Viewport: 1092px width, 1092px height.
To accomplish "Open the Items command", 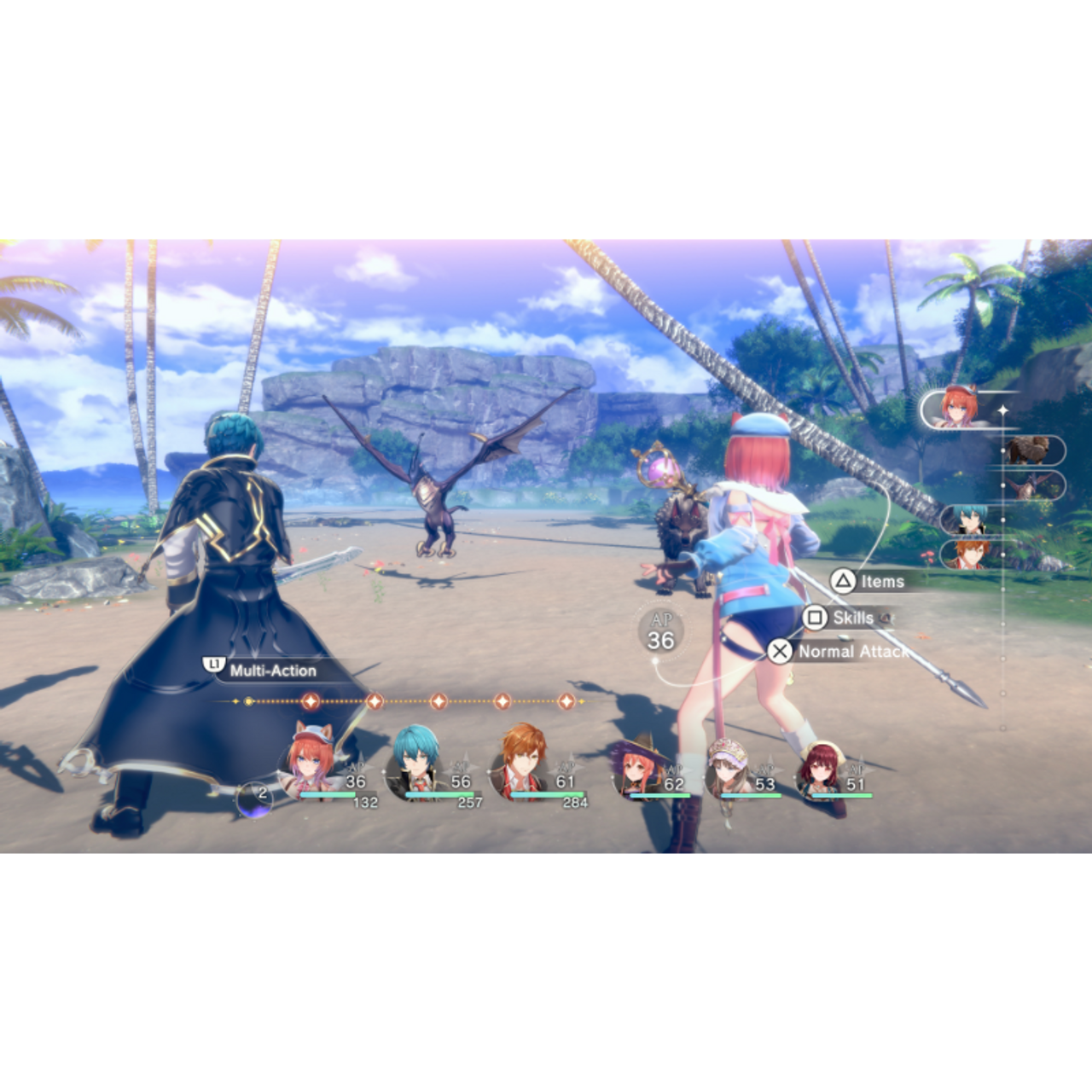I will point(884,582).
